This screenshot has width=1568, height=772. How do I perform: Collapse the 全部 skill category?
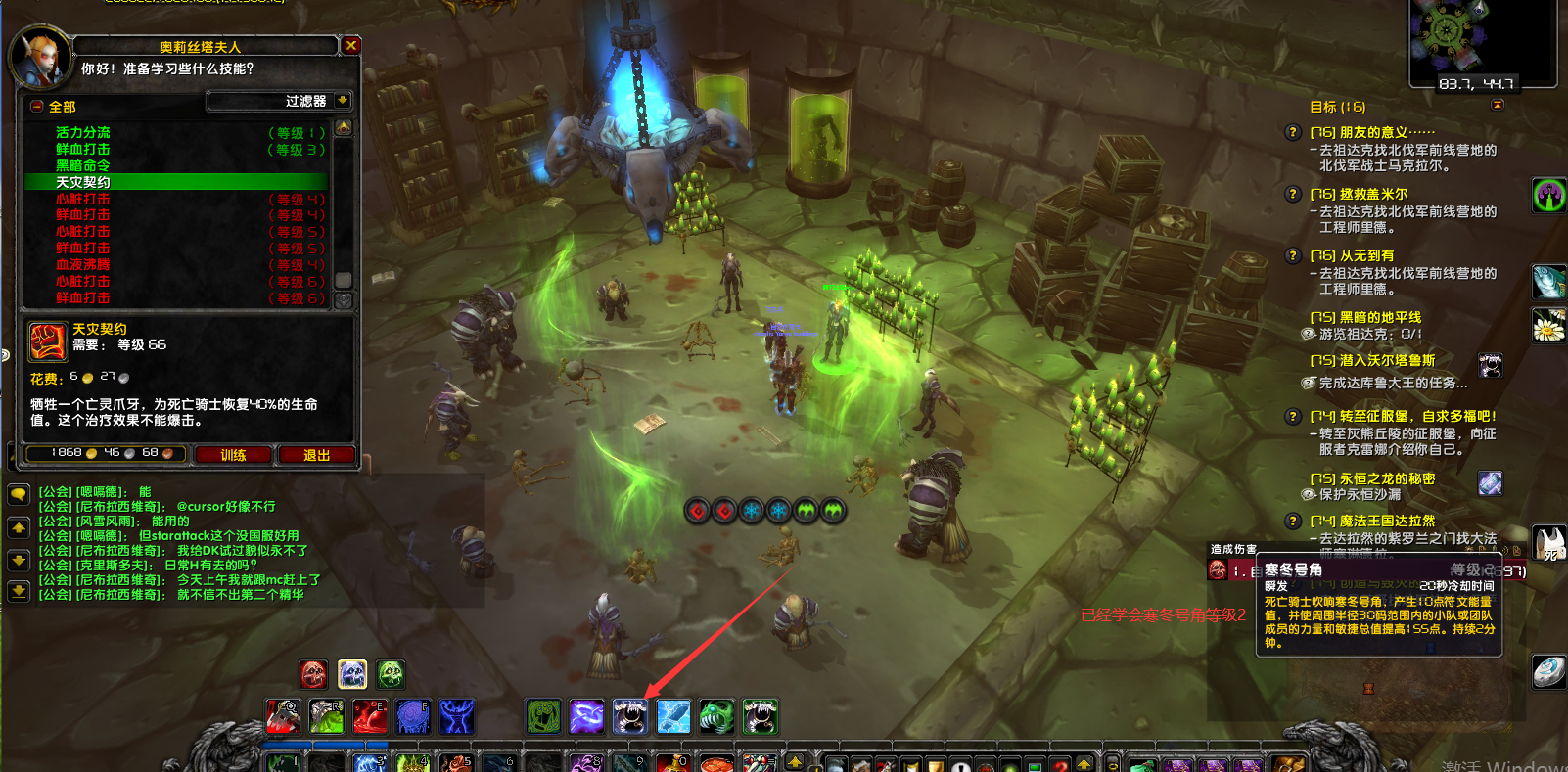pos(36,107)
